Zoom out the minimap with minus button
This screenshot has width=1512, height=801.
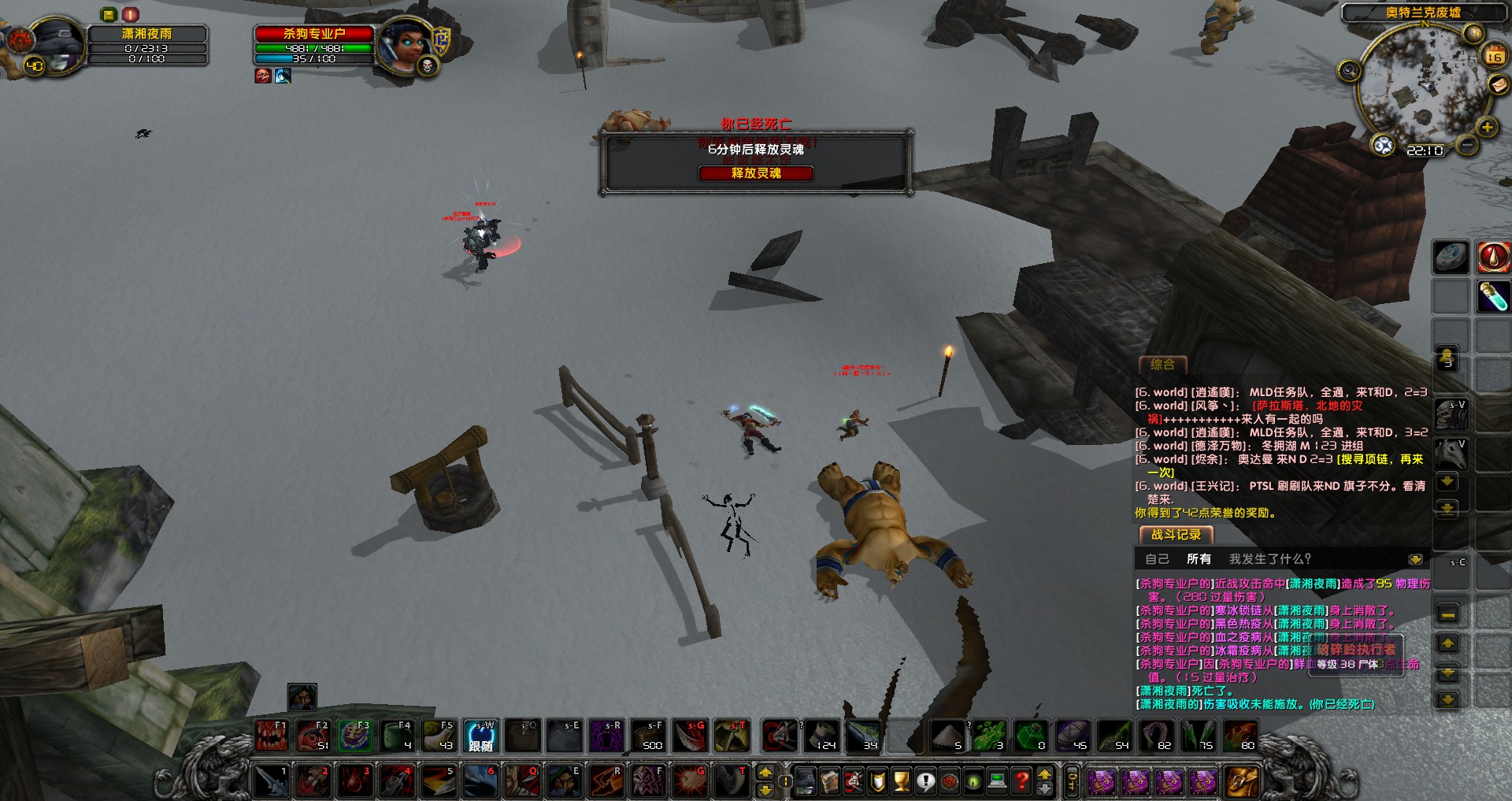click(x=1466, y=145)
